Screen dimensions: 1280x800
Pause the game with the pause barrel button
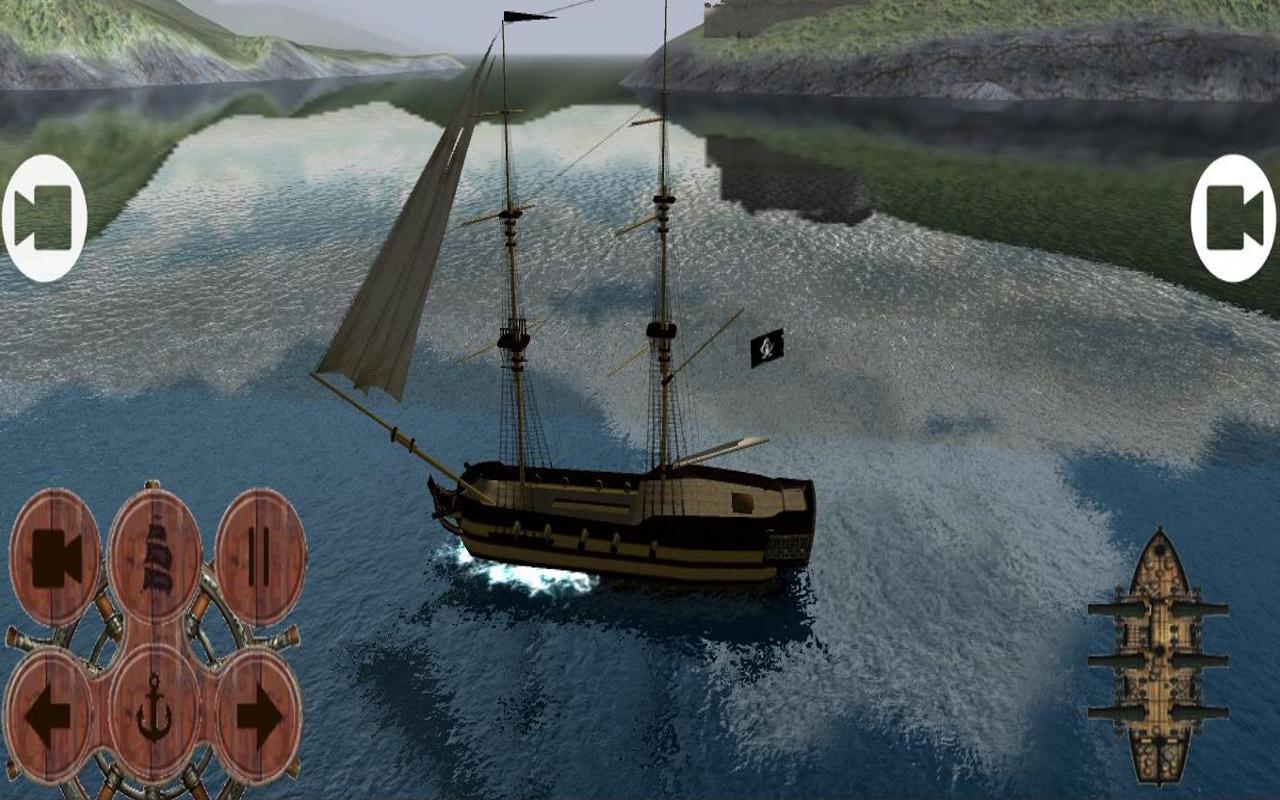[x=256, y=556]
